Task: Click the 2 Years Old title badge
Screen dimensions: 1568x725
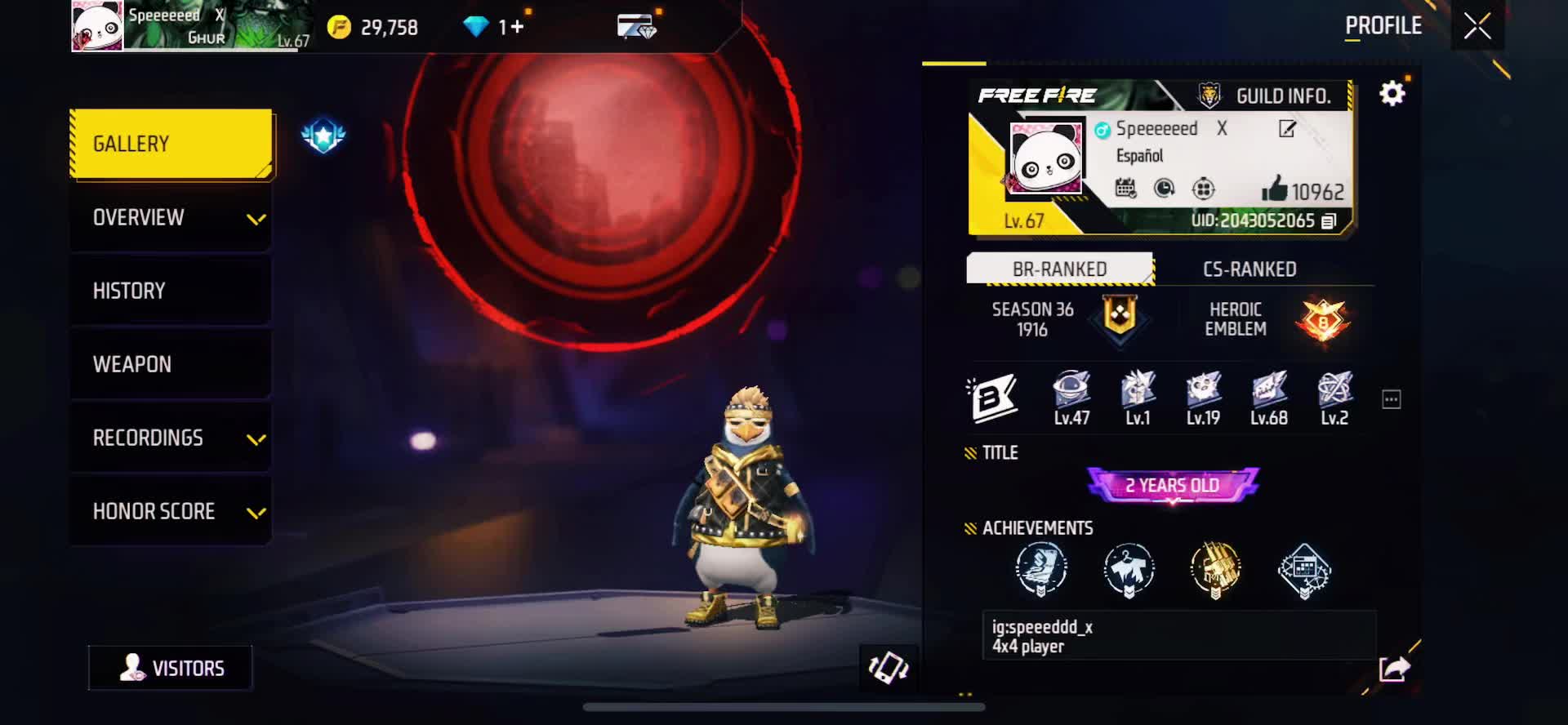Action: (1172, 485)
